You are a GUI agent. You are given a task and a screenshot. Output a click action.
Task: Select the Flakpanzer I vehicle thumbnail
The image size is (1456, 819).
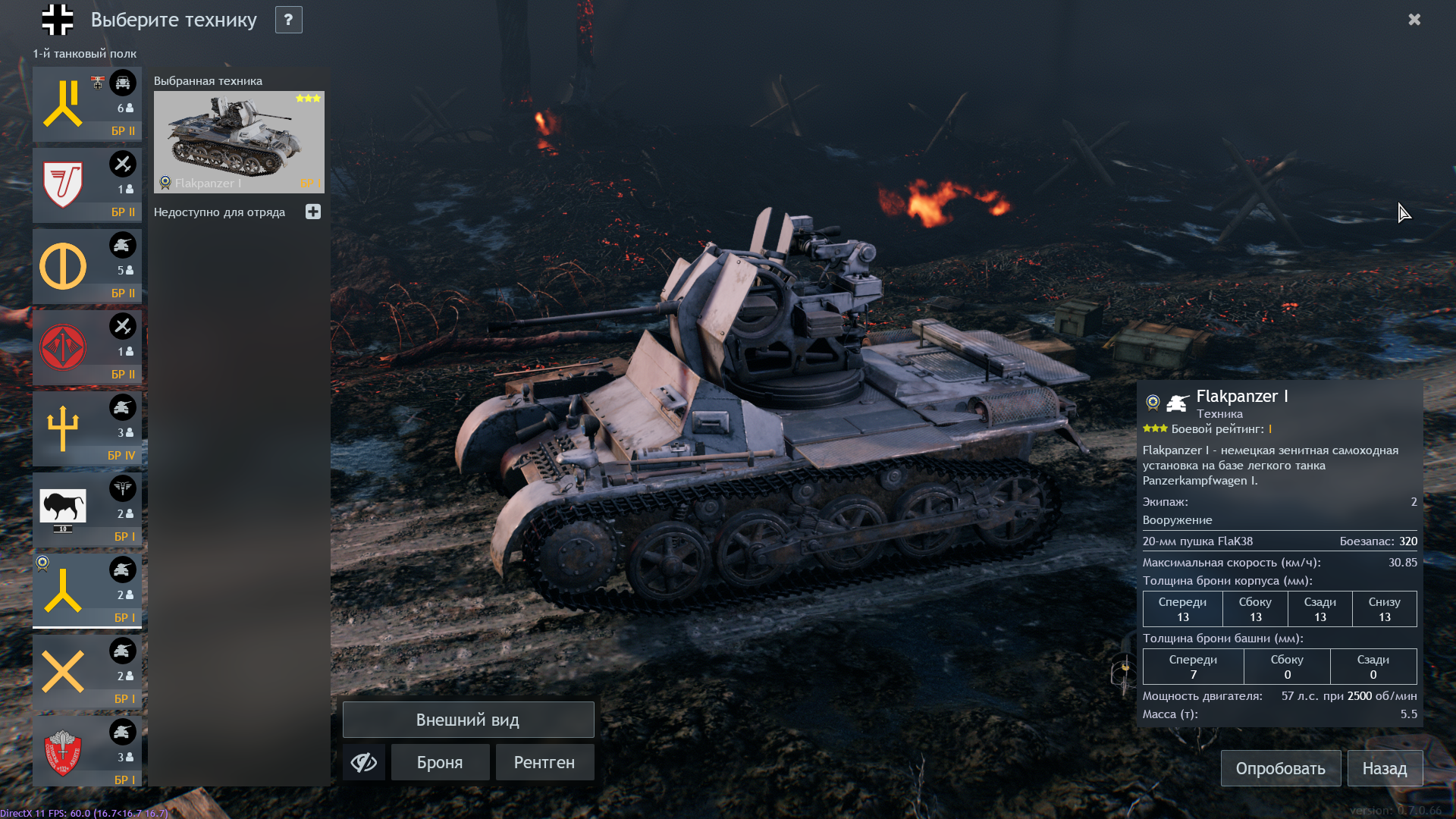click(239, 143)
